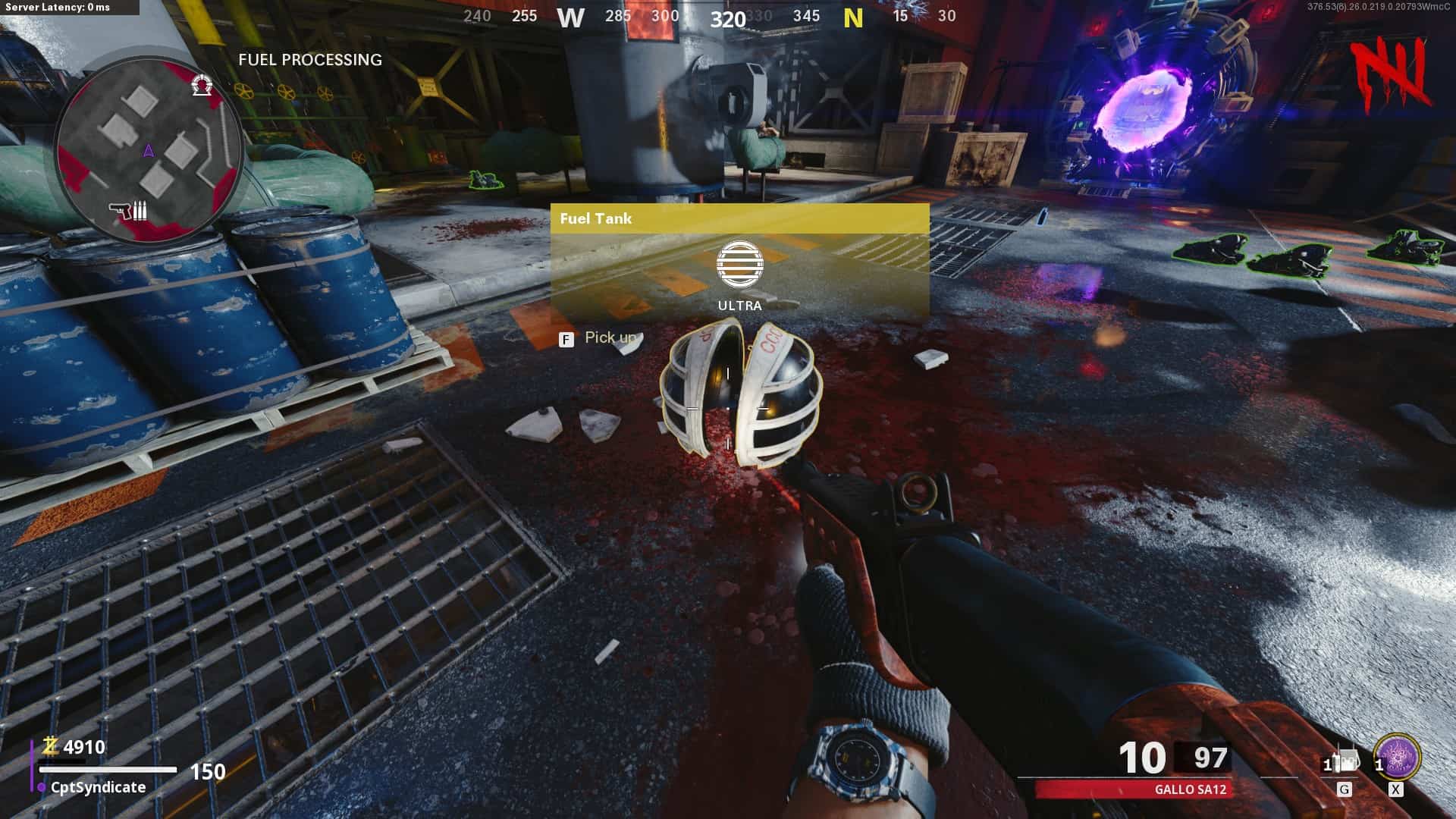Click the GALLO SA12 weapon label
Image resolution: width=1456 pixels, height=819 pixels.
point(1190,789)
